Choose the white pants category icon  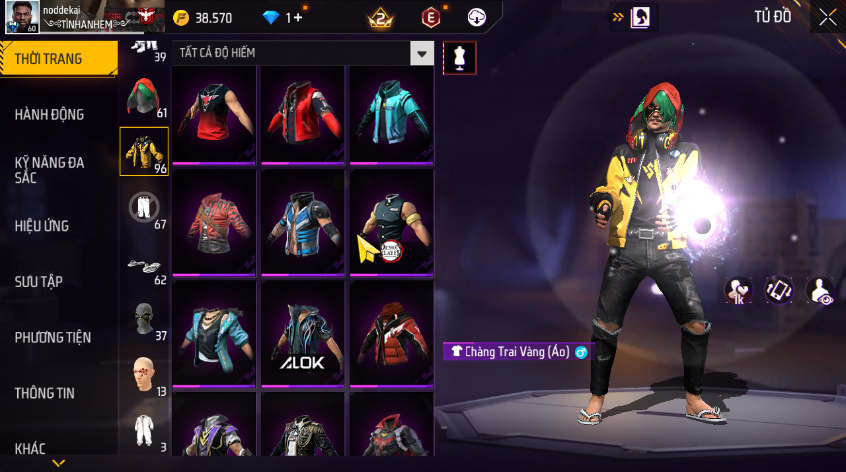[144, 207]
